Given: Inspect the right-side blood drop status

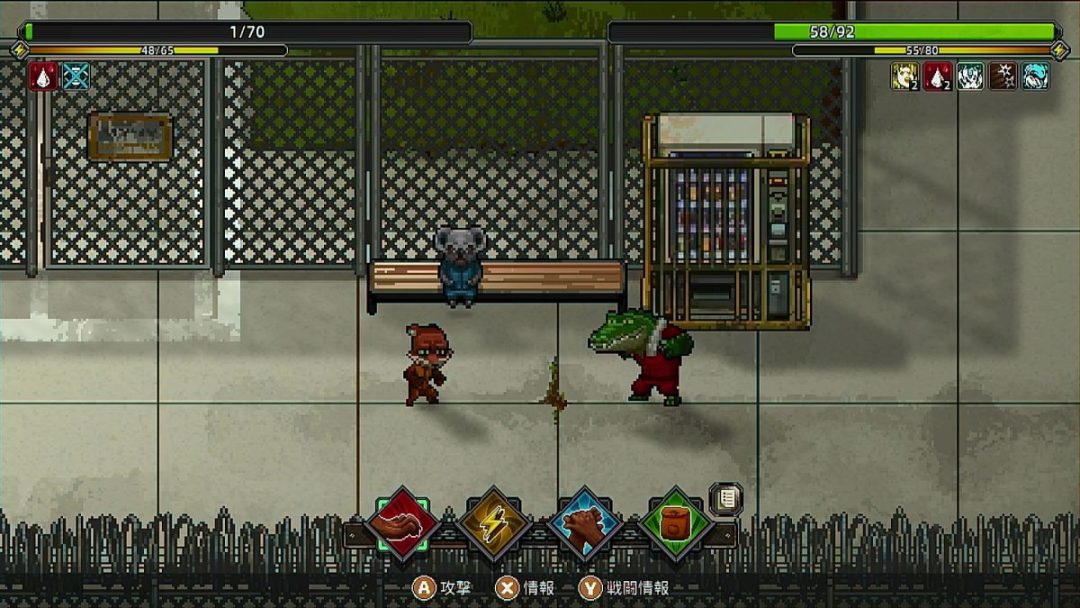Looking at the screenshot, I should coord(937,76).
